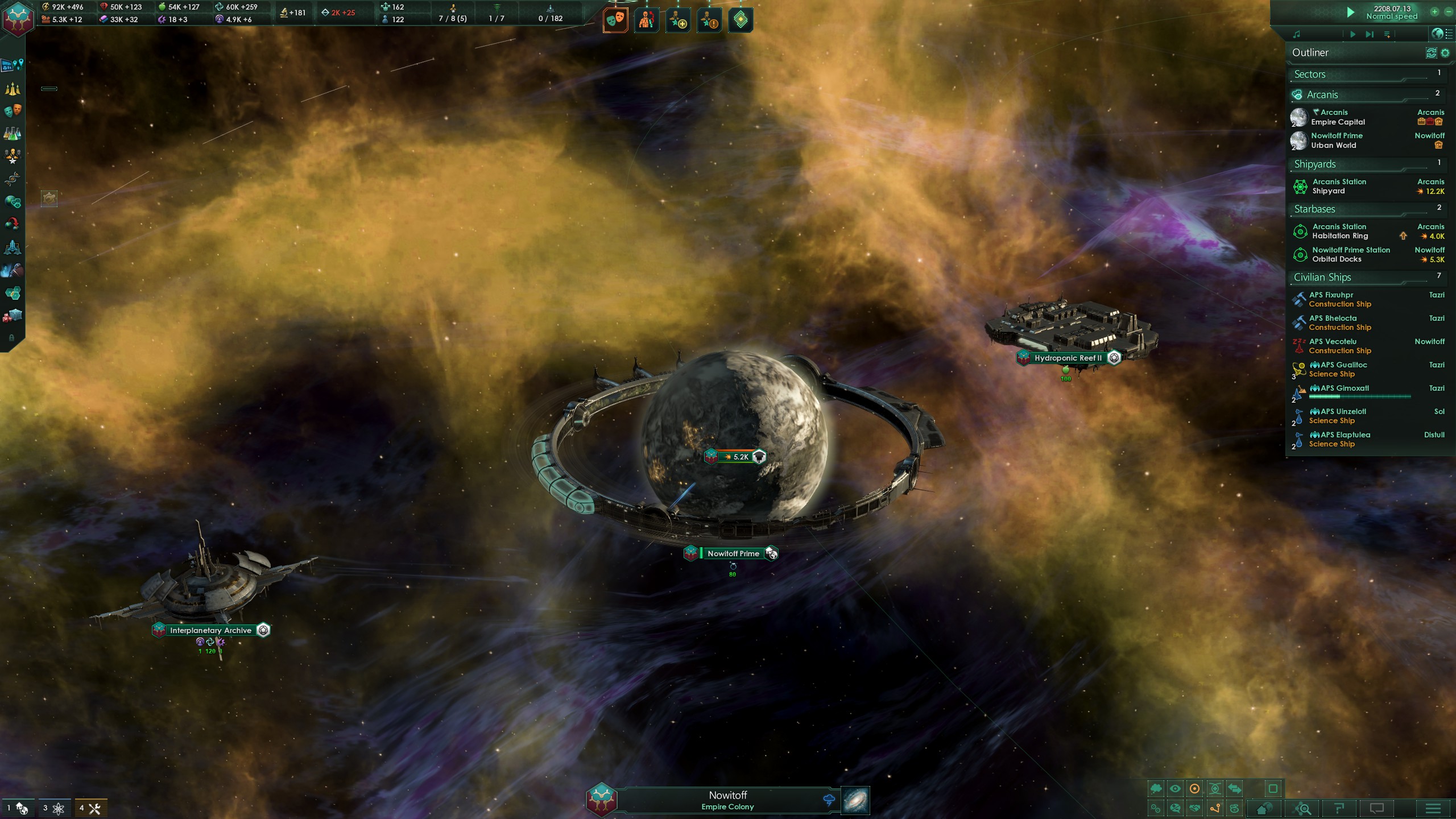Image resolution: width=1456 pixels, height=819 pixels.
Task: Skip to the next music track
Action: [1370, 35]
